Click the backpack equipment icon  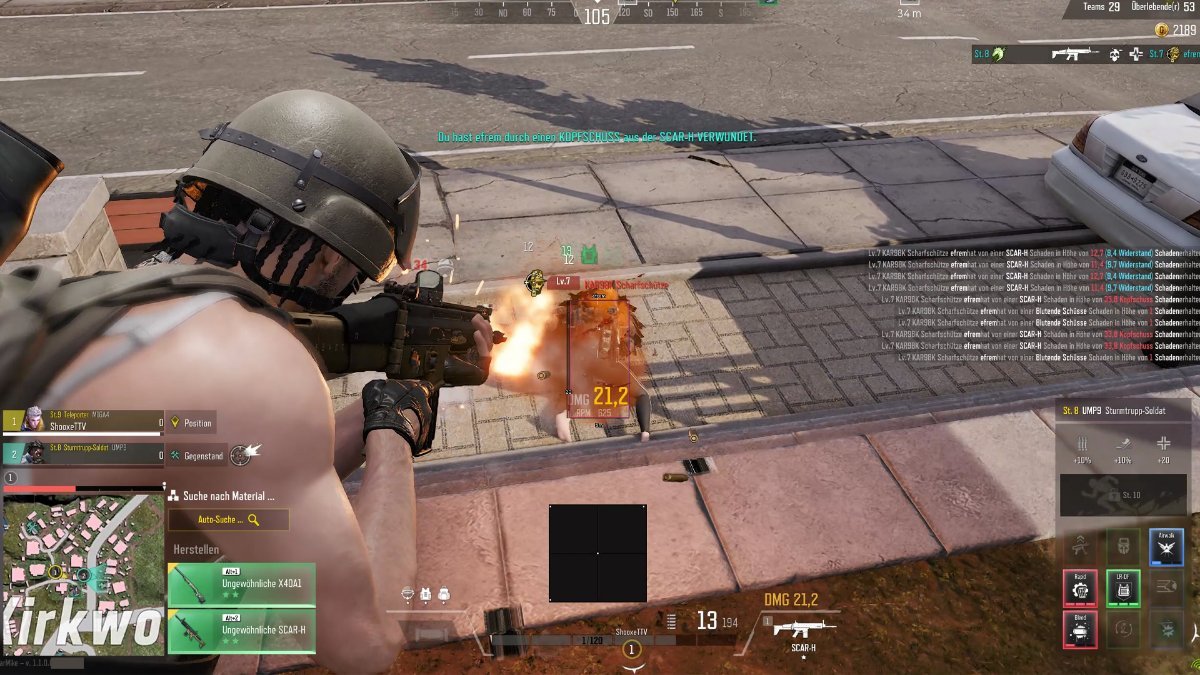point(443,594)
